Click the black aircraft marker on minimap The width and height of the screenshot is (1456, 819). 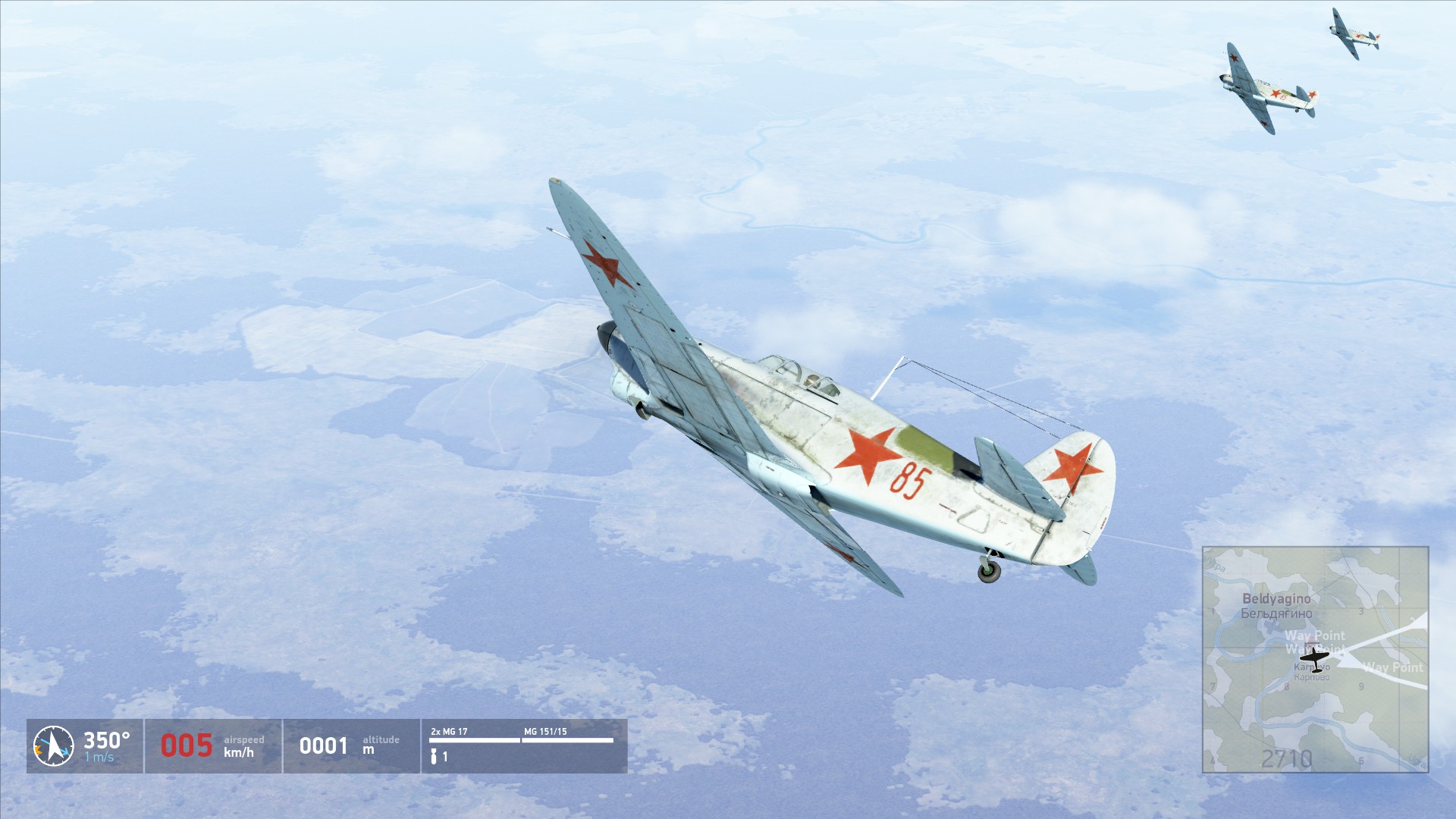point(1314,660)
